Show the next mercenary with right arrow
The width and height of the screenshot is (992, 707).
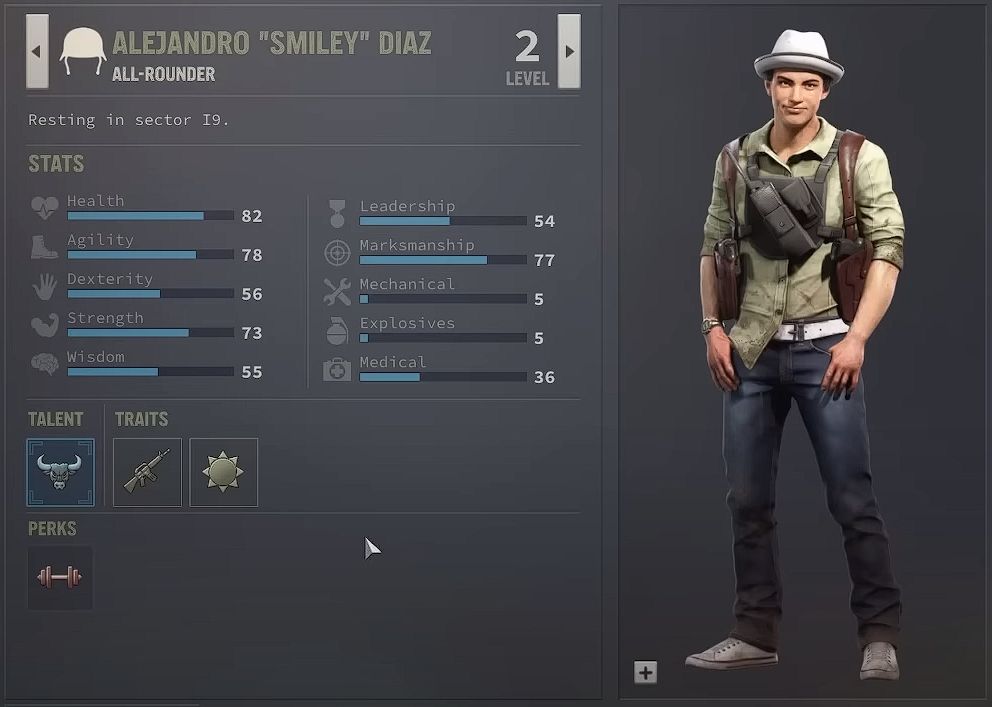coord(569,51)
